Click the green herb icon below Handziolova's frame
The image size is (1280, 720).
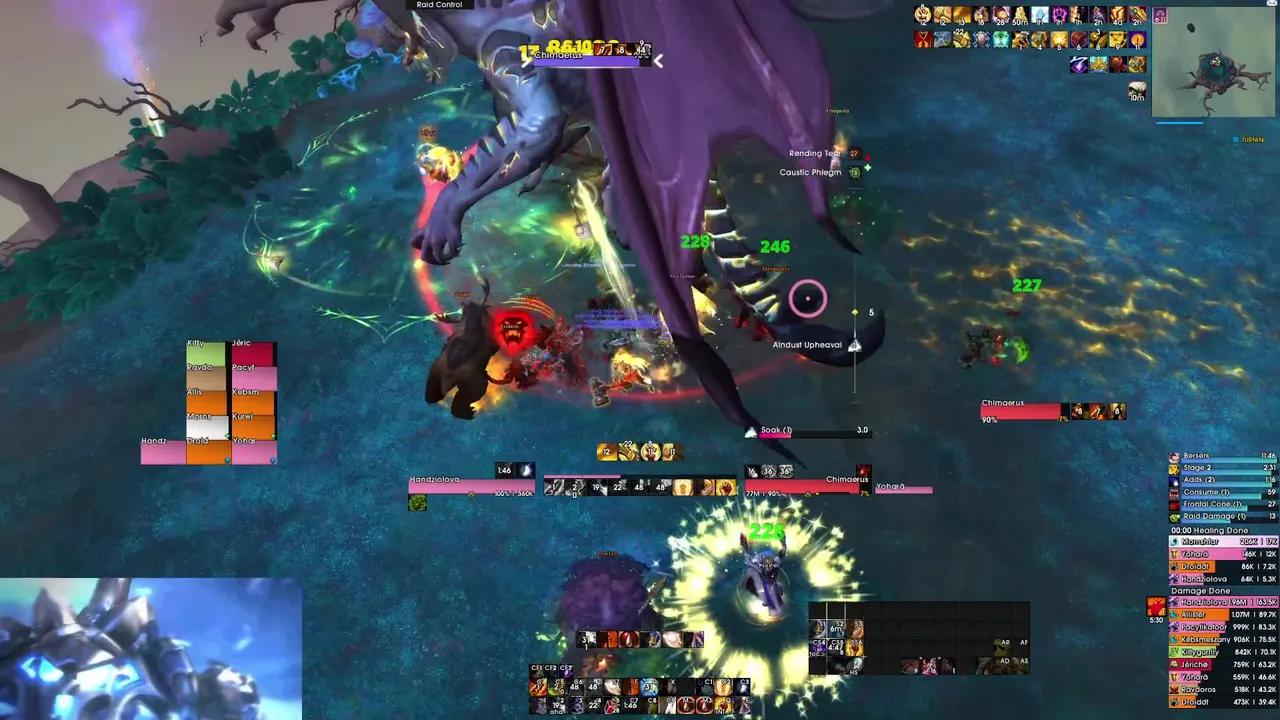coord(418,504)
